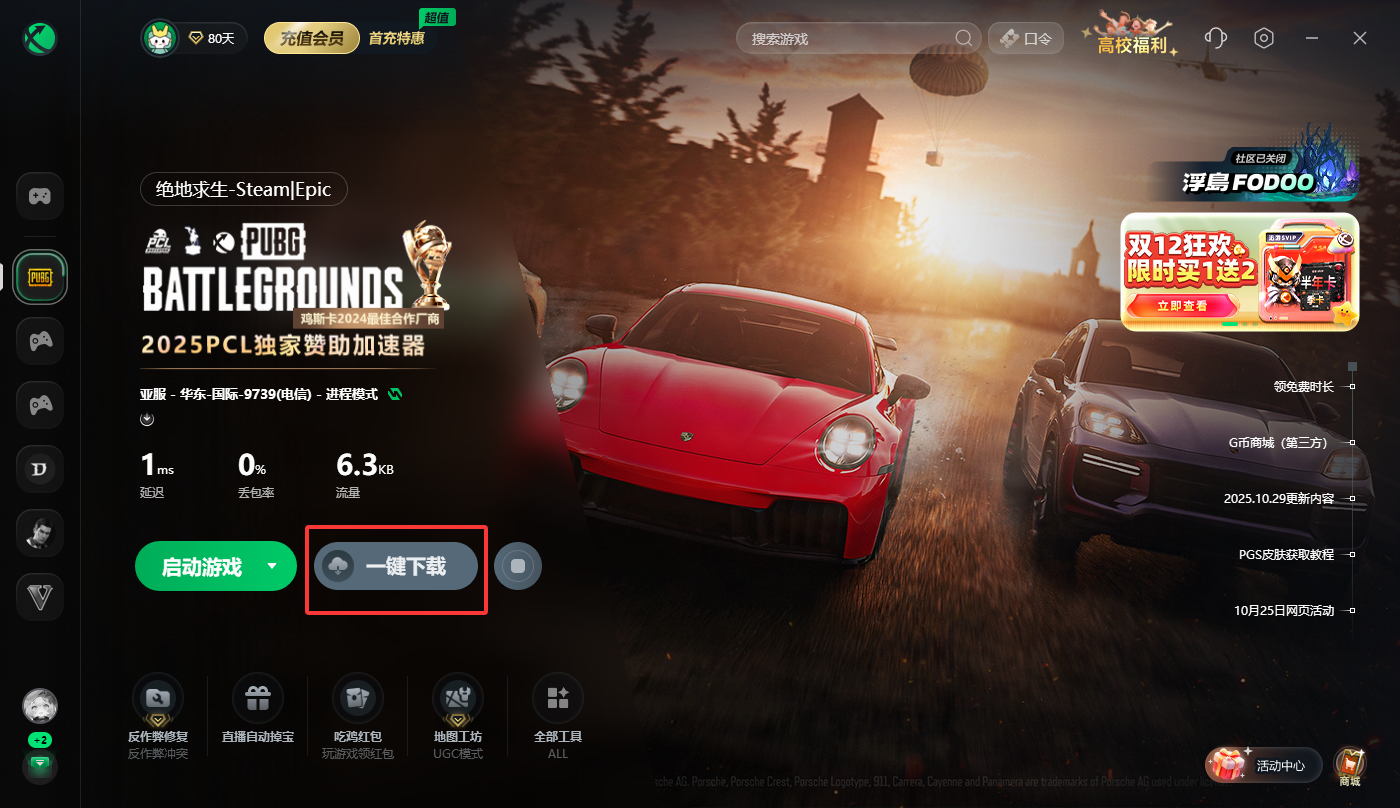Stop acceleration with the square stop button
This screenshot has height=808, width=1400.
518,567
